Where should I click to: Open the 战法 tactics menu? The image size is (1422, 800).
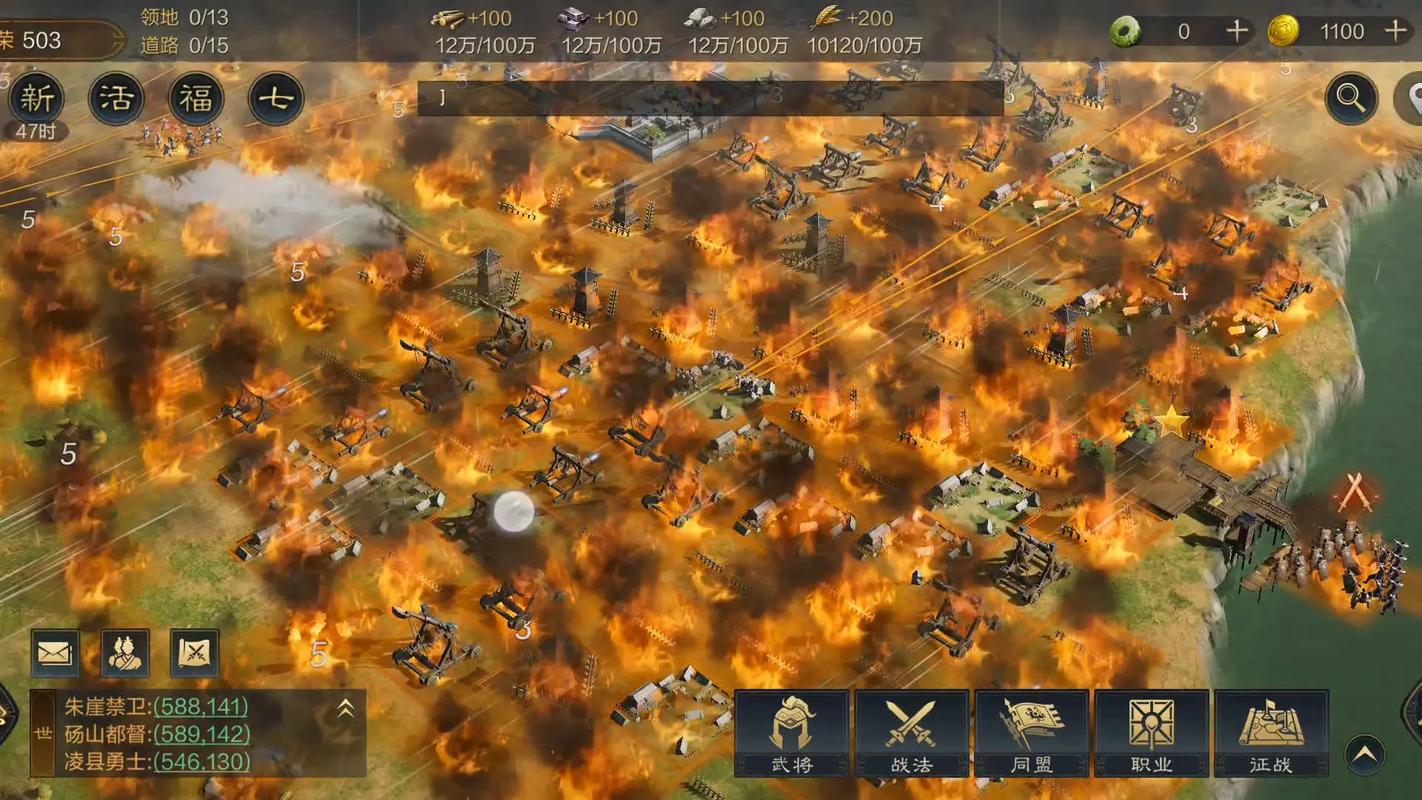(x=911, y=733)
